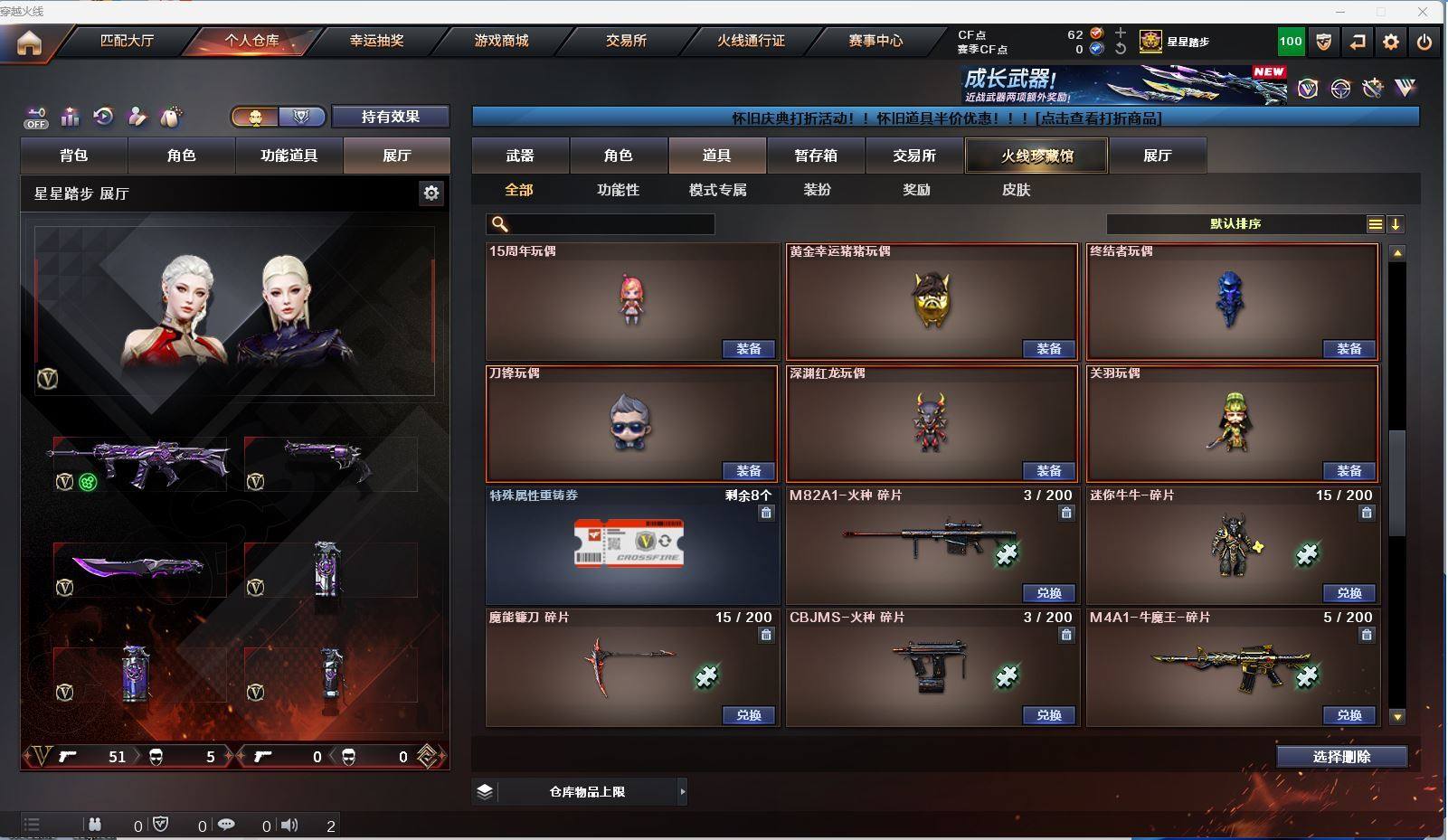Switch to the 武器 weapons tab

[520, 156]
